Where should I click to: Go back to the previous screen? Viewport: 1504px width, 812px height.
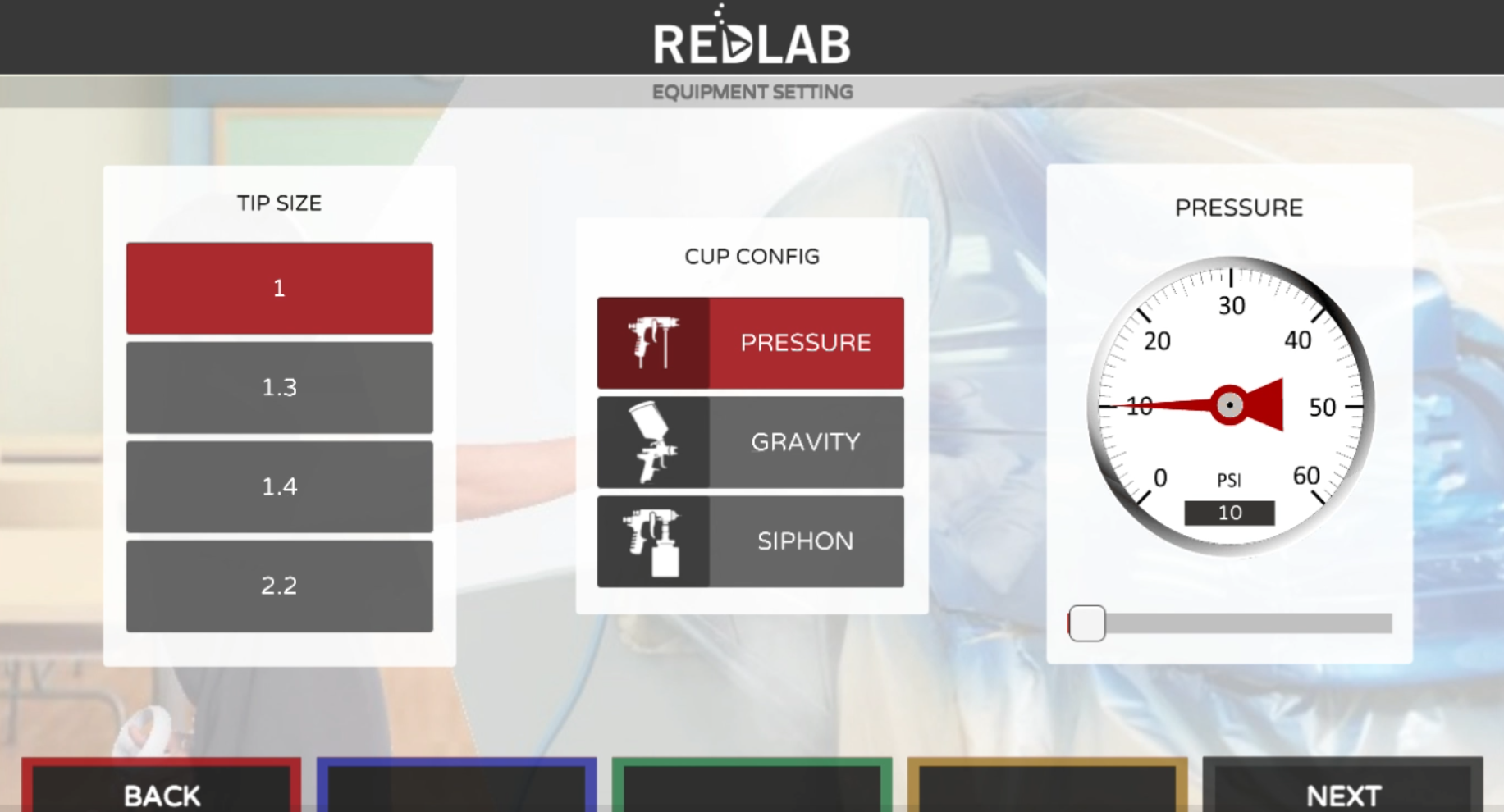tap(162, 791)
